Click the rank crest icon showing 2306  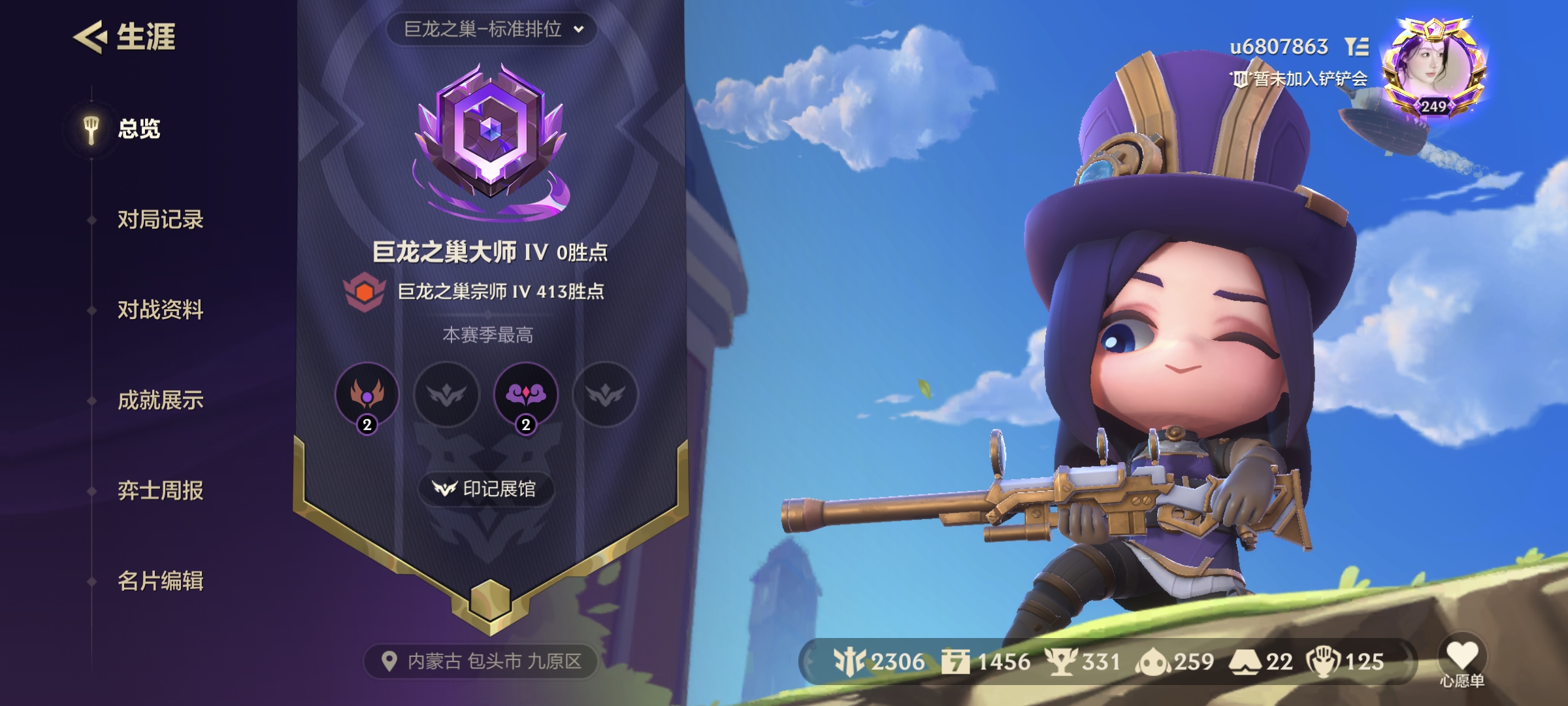(853, 662)
